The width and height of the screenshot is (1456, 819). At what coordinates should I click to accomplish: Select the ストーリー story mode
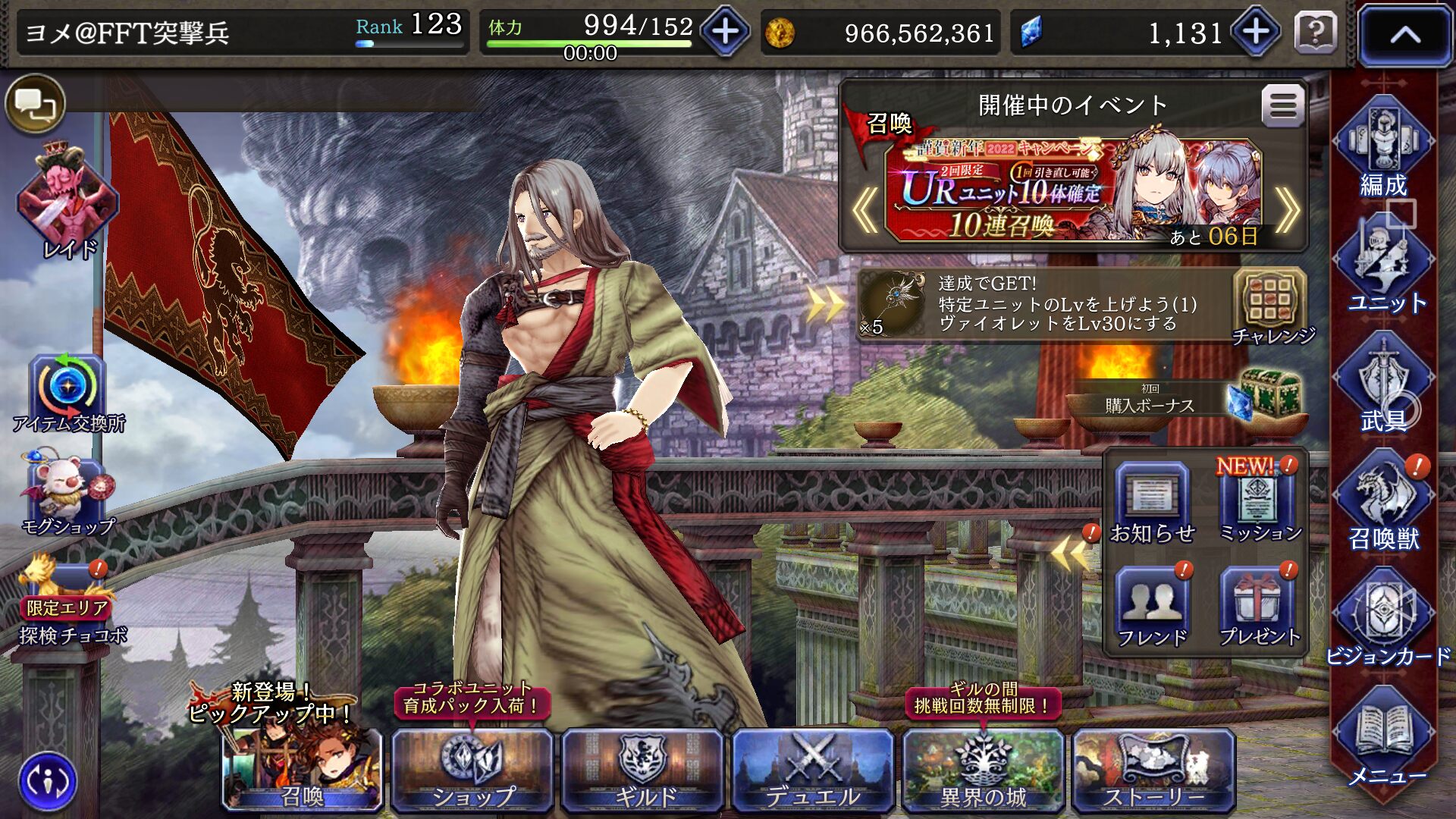click(x=1153, y=769)
